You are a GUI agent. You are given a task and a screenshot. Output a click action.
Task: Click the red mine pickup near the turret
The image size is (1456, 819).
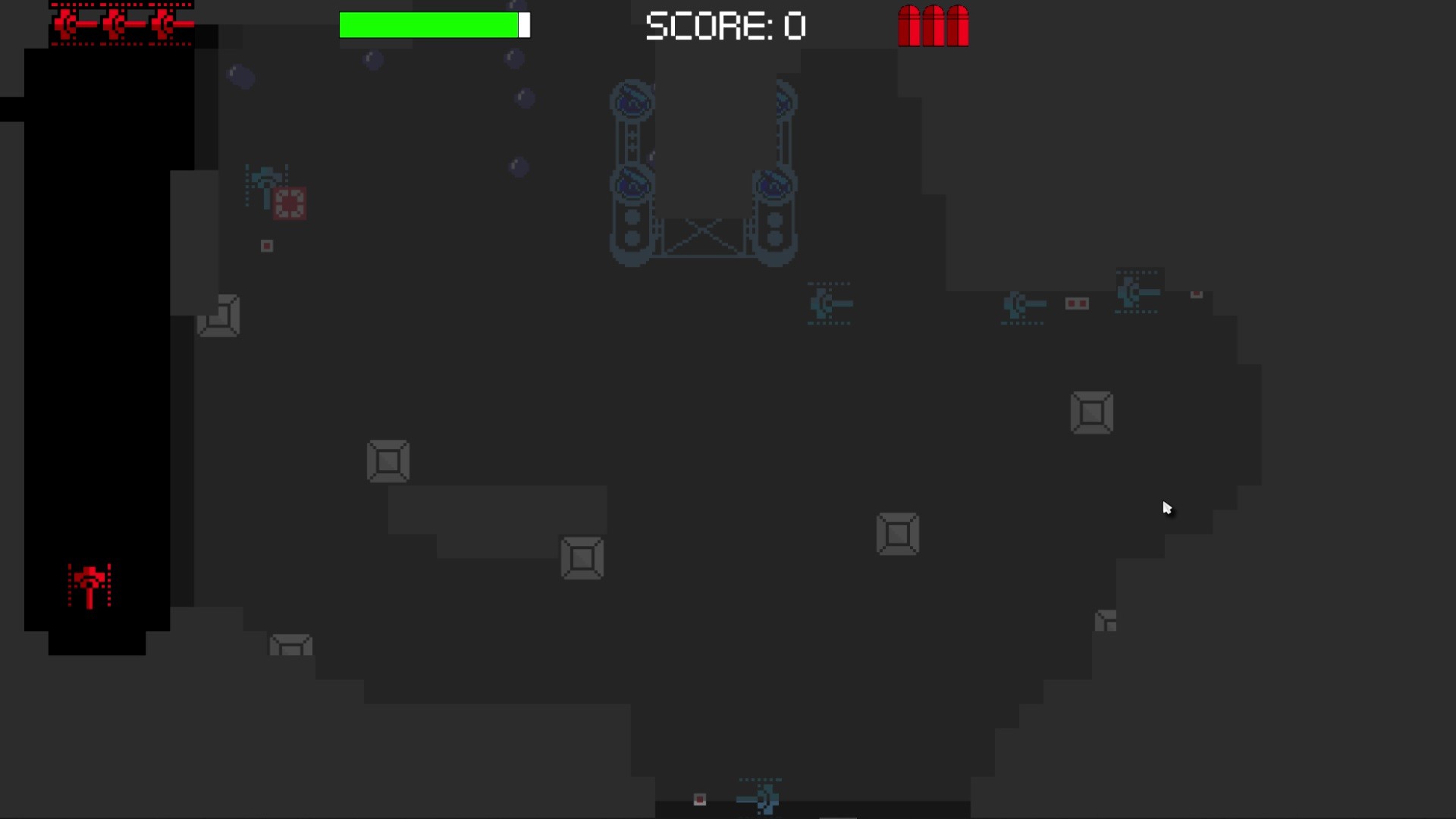290,201
